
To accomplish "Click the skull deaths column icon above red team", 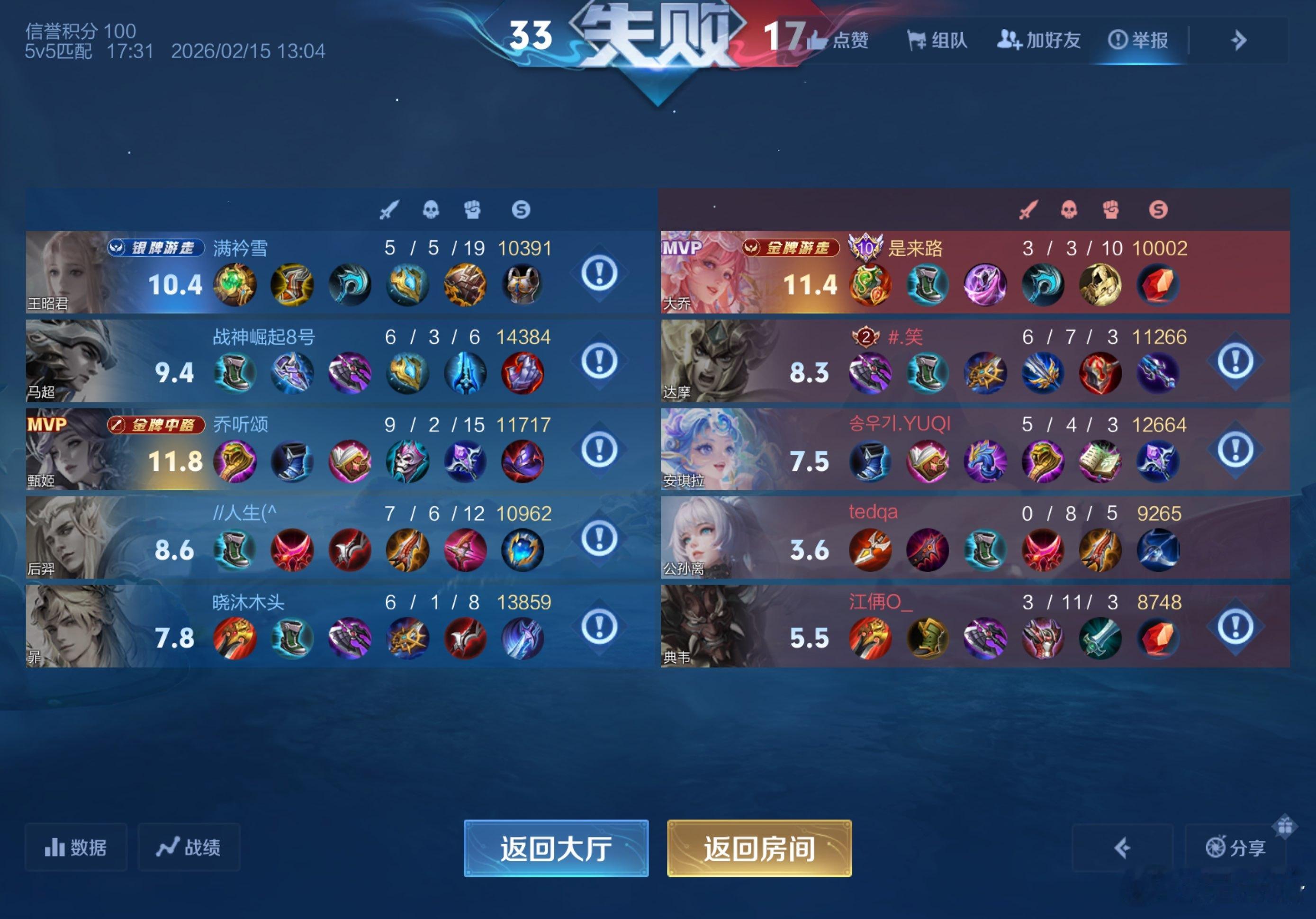I will [1070, 210].
